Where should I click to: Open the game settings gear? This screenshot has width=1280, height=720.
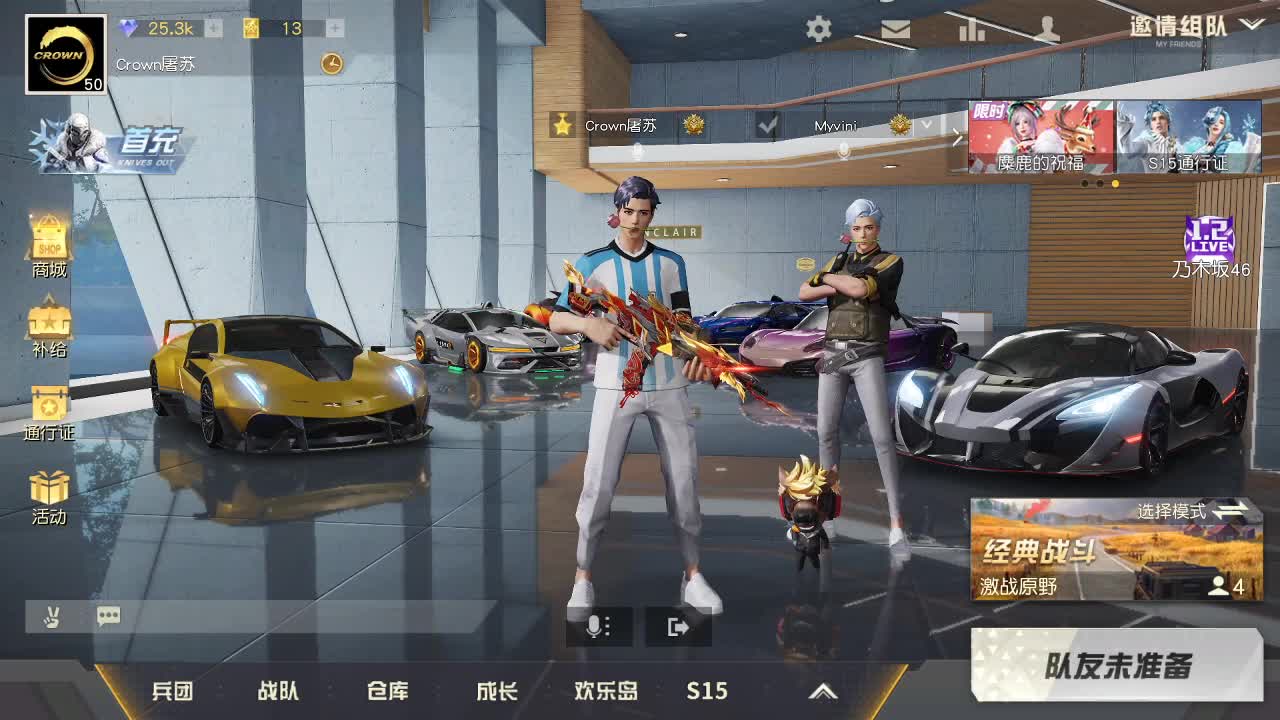(818, 29)
